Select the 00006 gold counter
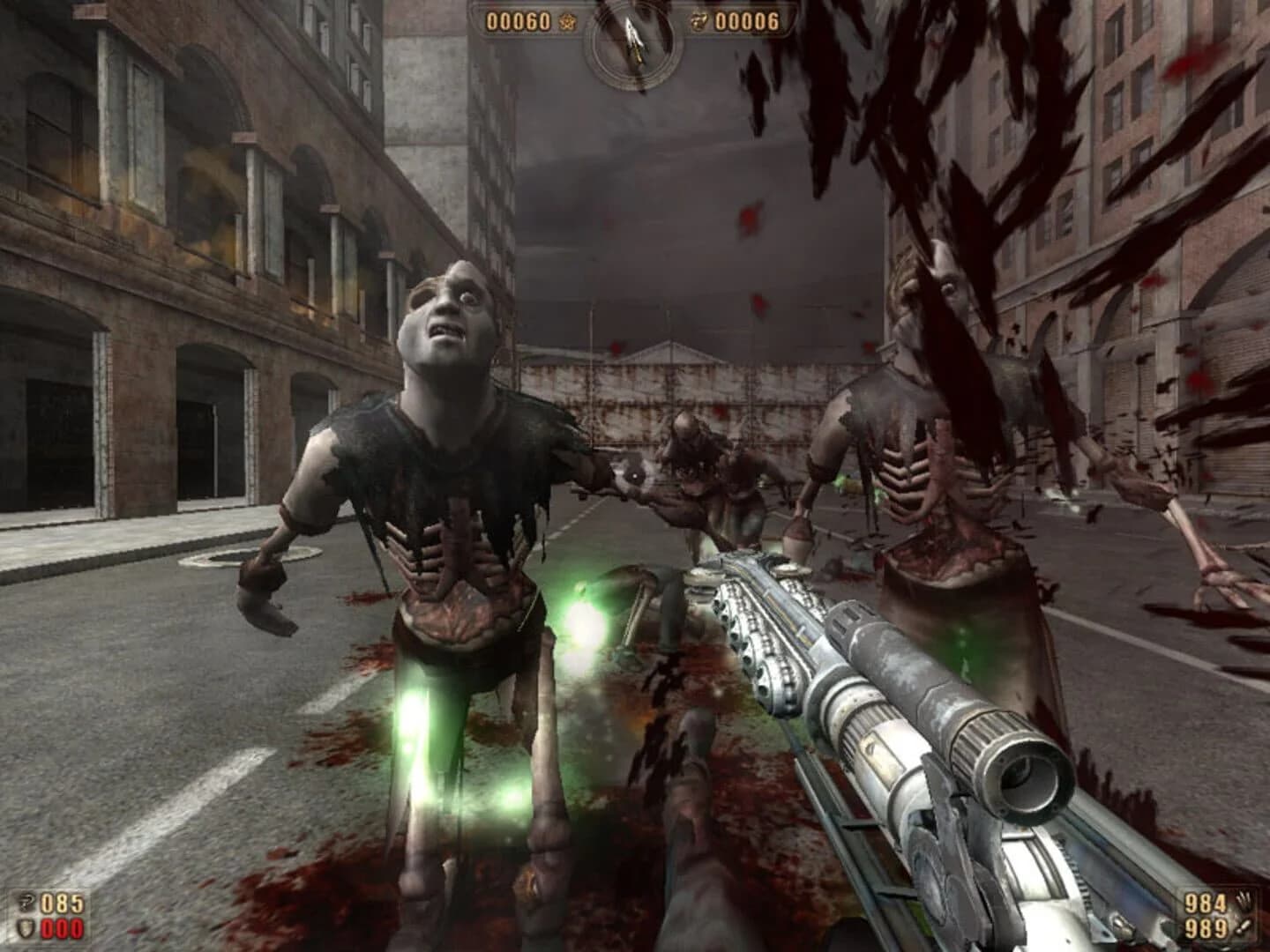The image size is (1270, 952). 746,21
